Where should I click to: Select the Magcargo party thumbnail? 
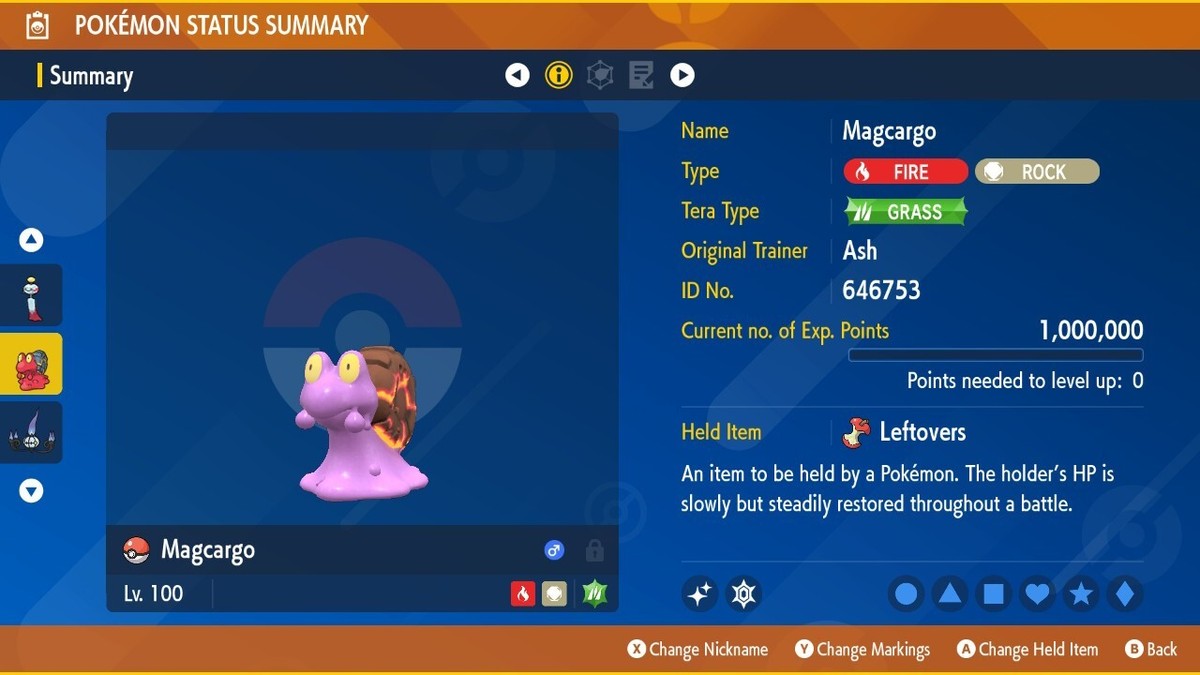point(31,364)
